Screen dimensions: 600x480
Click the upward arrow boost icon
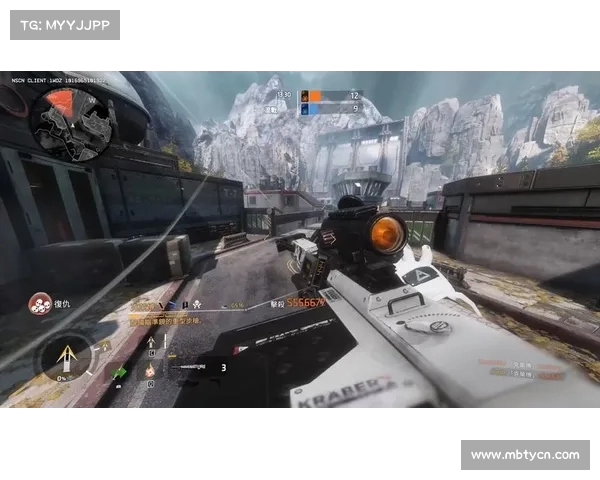151,343
